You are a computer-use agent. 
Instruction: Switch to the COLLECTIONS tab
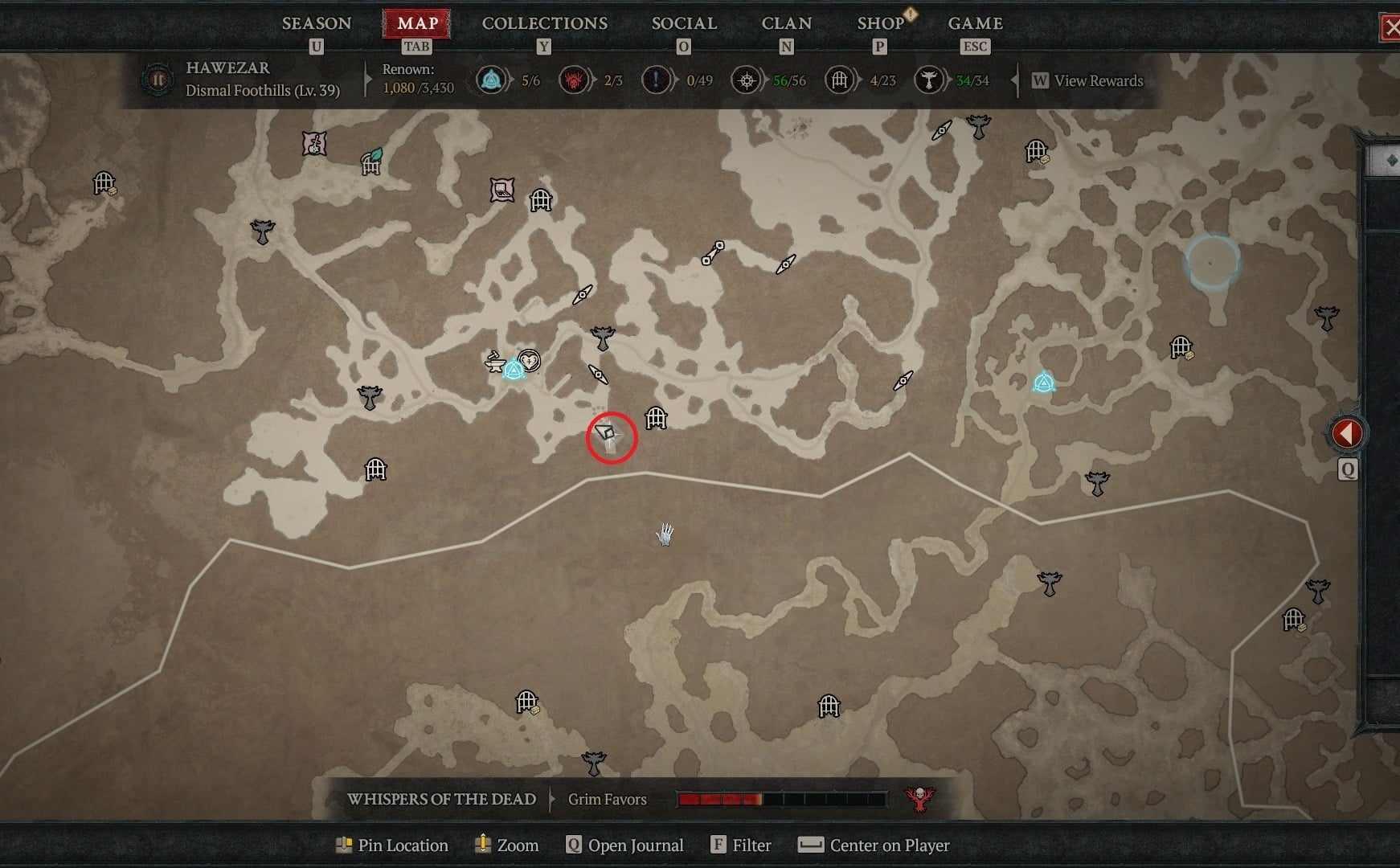tap(544, 23)
